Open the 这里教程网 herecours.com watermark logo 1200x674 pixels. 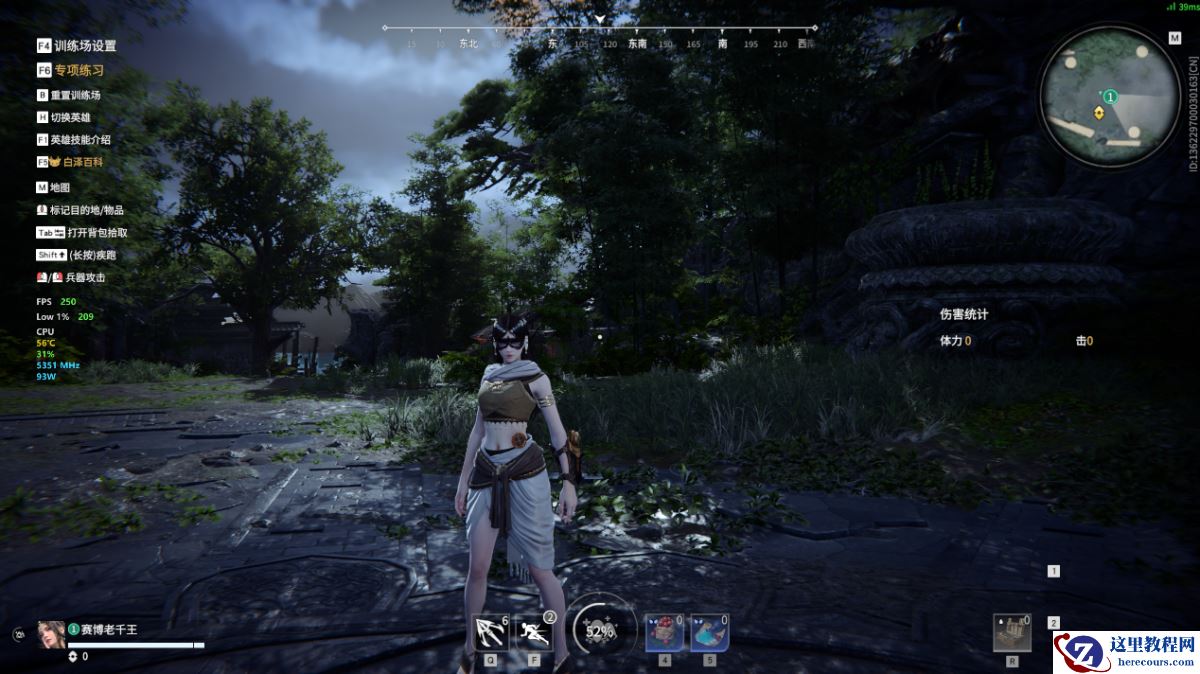(1126, 652)
